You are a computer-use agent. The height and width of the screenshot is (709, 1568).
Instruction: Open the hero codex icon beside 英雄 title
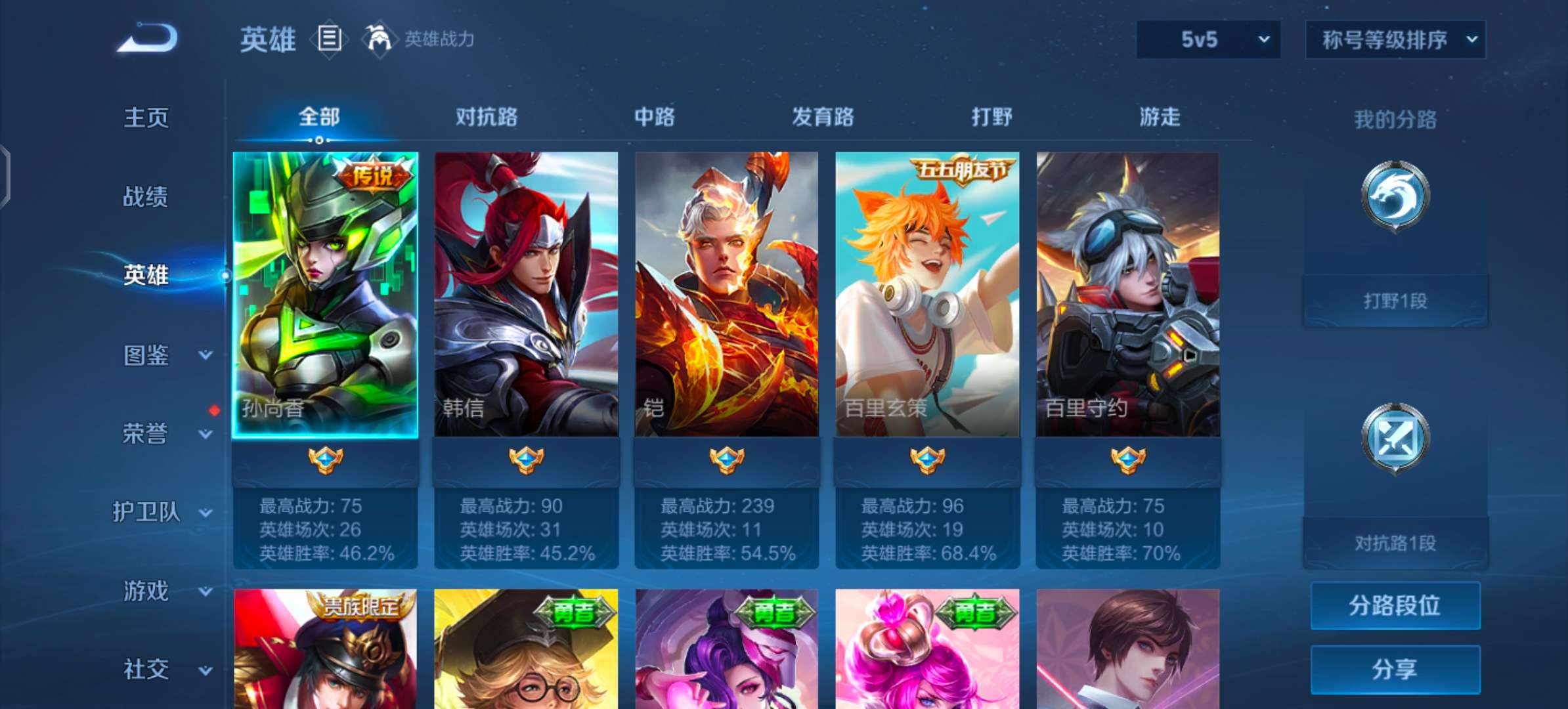[330, 39]
